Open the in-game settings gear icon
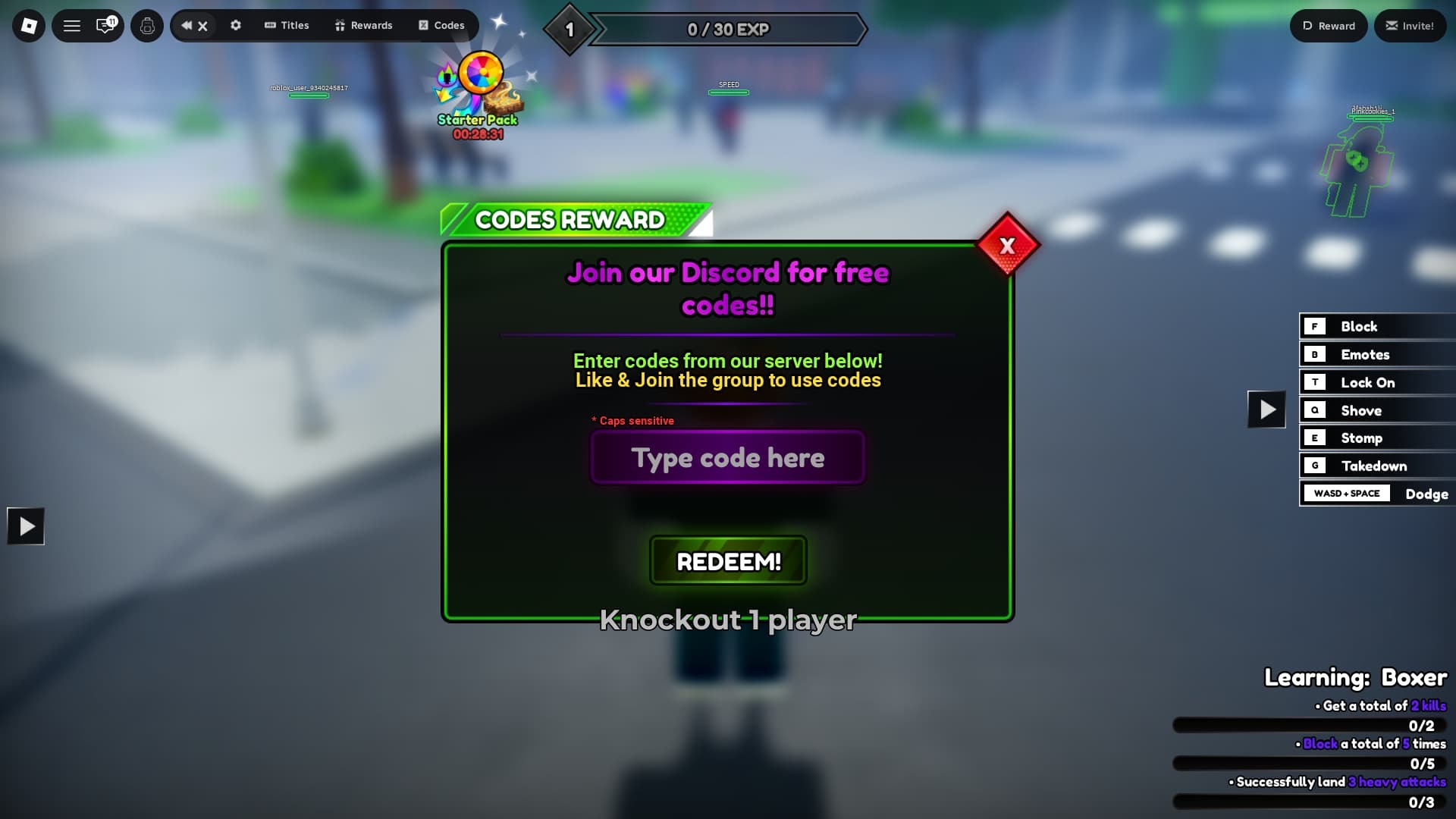The image size is (1456, 819). (236, 25)
